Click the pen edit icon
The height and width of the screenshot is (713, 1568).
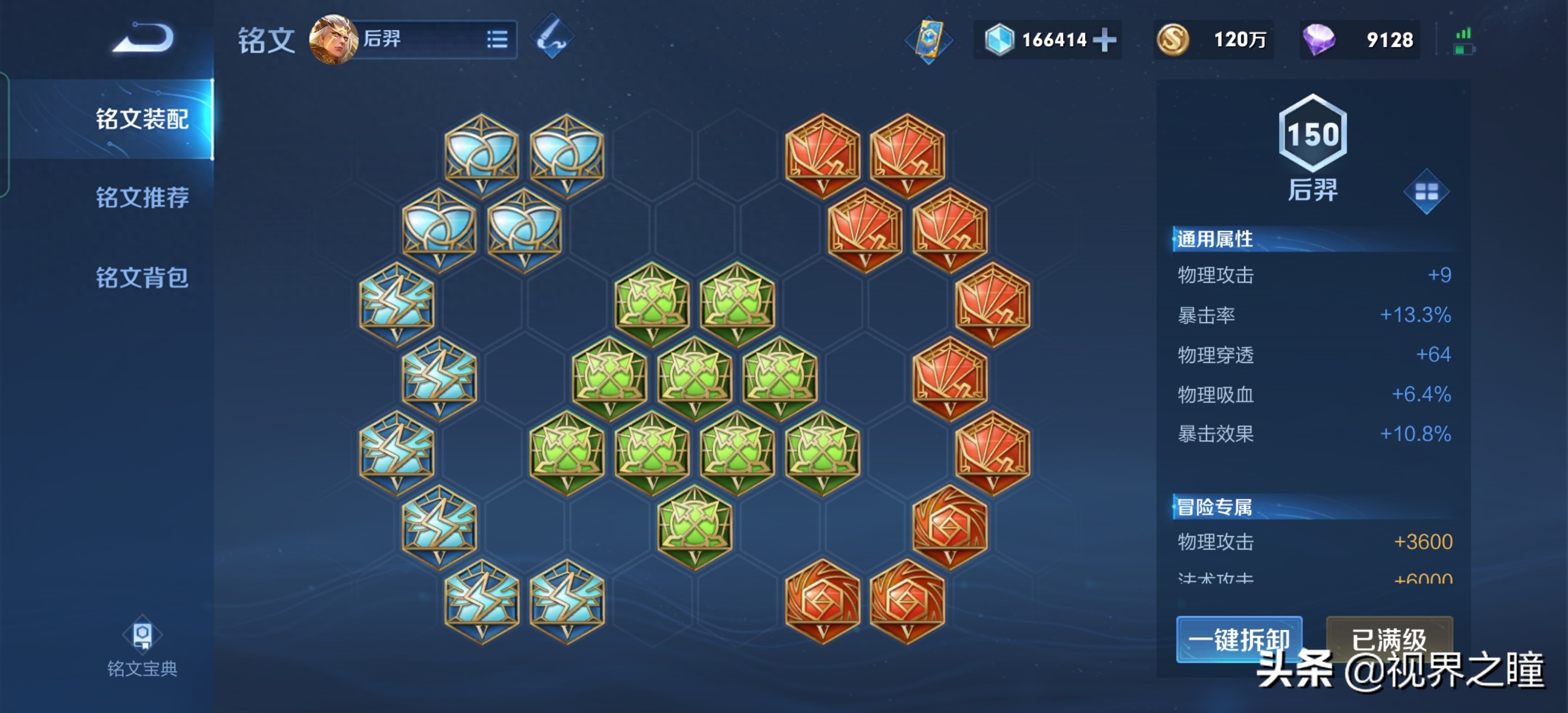(x=551, y=37)
